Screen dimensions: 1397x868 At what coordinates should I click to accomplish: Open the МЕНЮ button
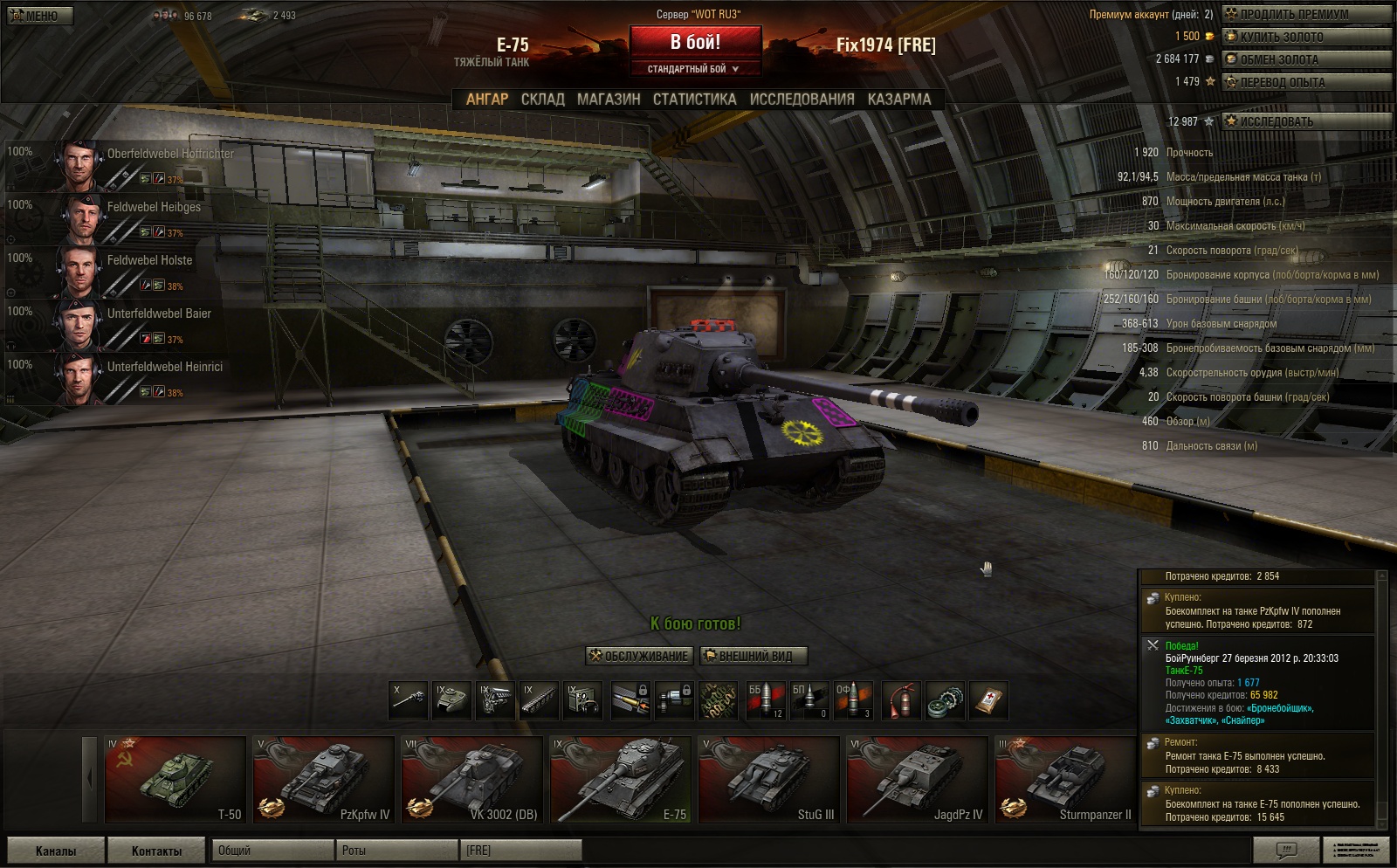39,16
